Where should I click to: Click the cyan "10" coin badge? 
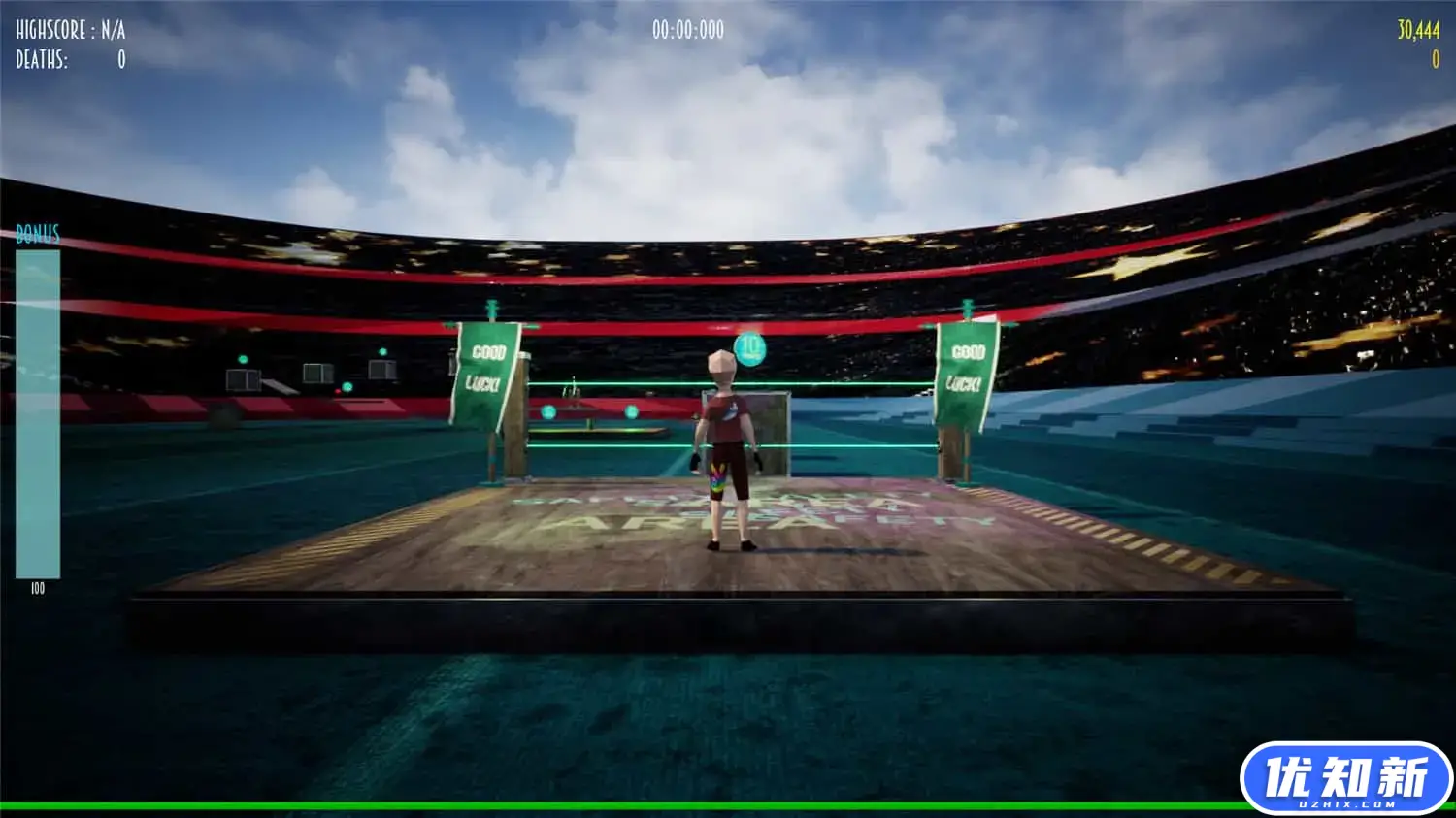click(748, 350)
